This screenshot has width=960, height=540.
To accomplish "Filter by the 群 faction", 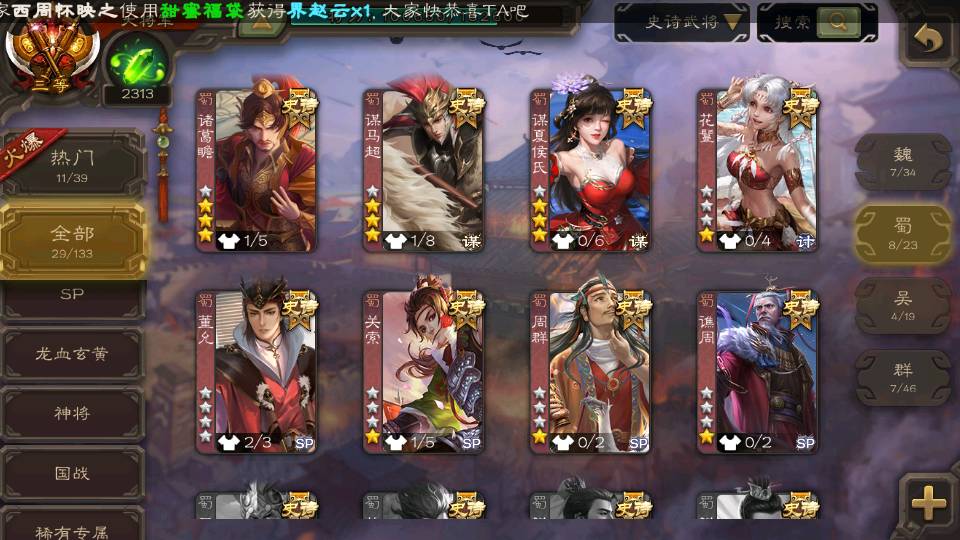I will [902, 377].
